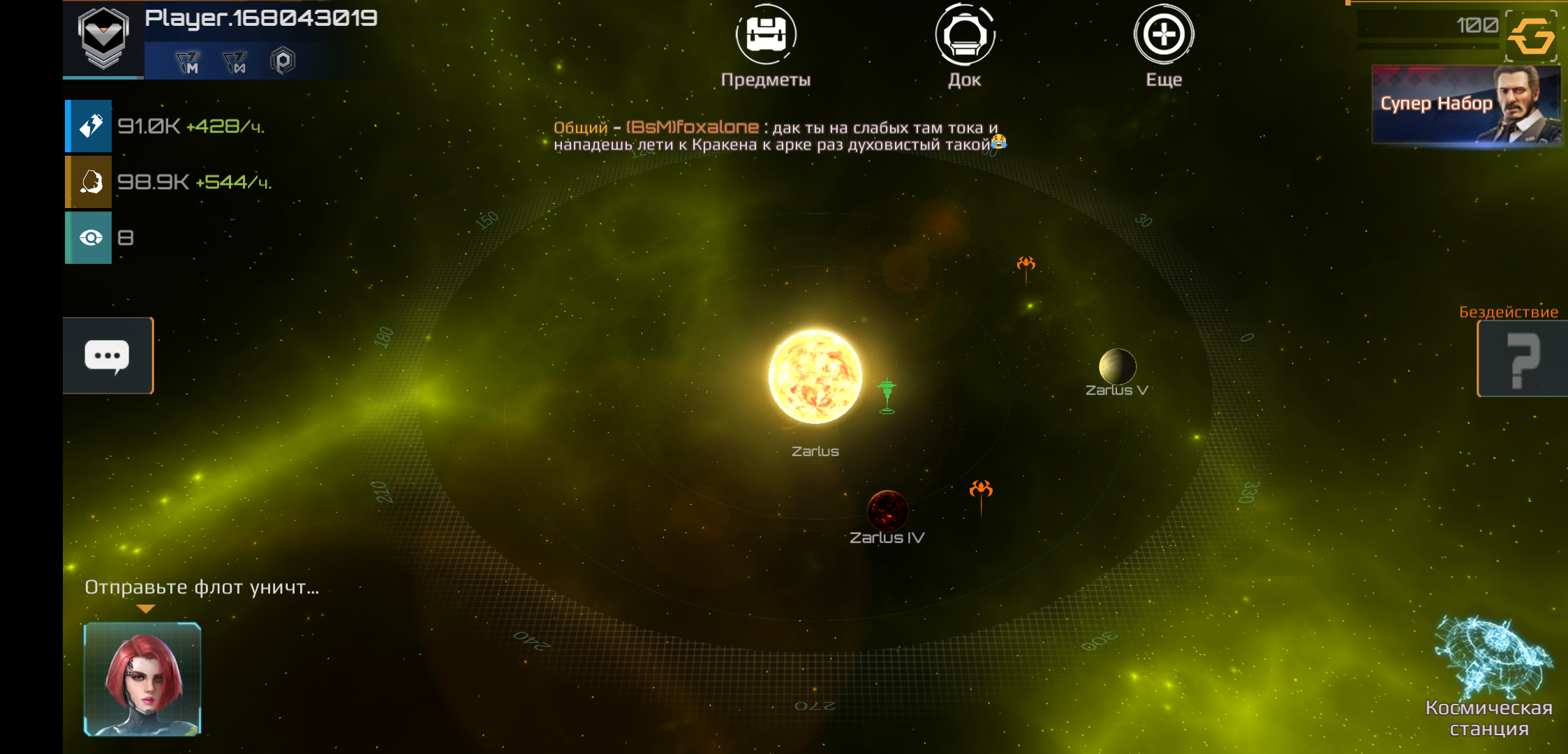Screen dimensions: 1568x754
Task: Open the eye icon visibility resource
Action: tap(89, 238)
